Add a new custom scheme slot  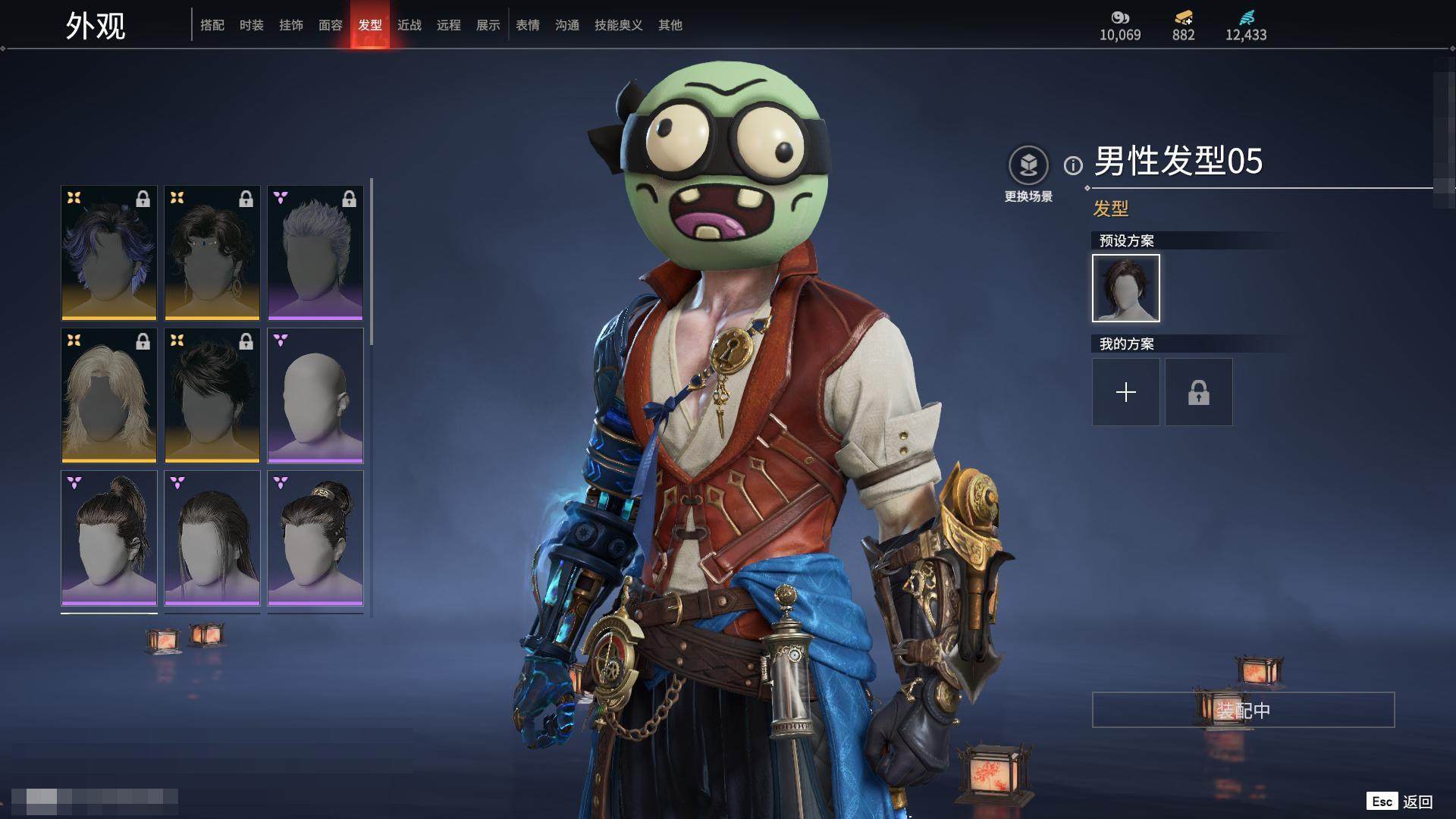tap(1126, 392)
